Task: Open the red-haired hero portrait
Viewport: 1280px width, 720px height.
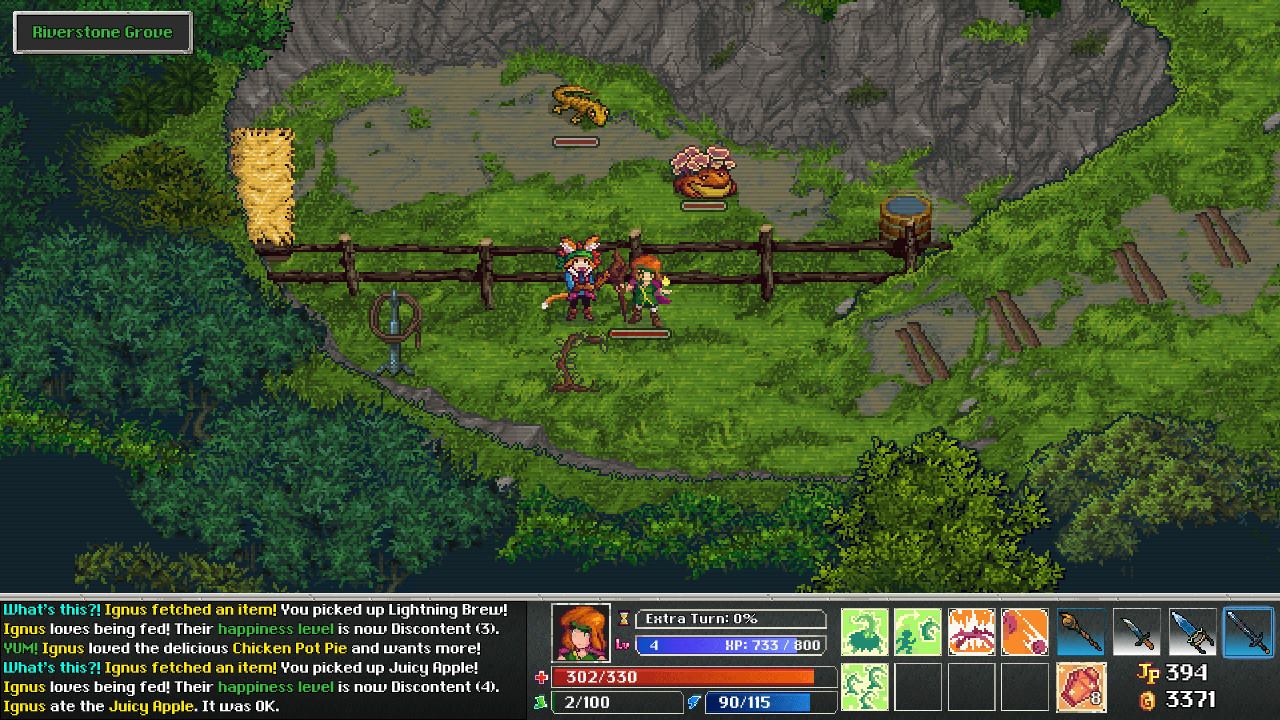Action: click(581, 632)
